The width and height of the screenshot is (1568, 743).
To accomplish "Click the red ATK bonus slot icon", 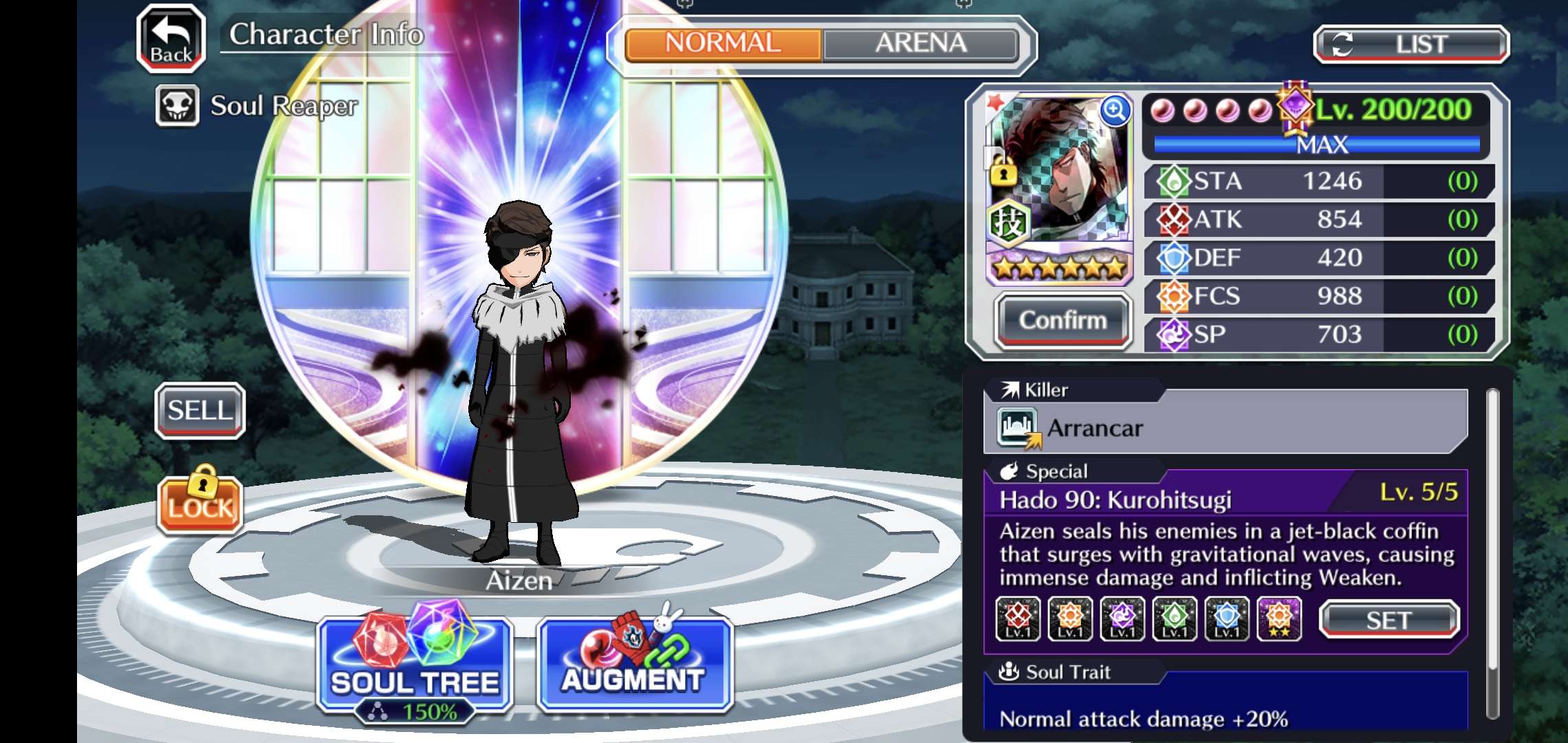I will [x=1018, y=619].
